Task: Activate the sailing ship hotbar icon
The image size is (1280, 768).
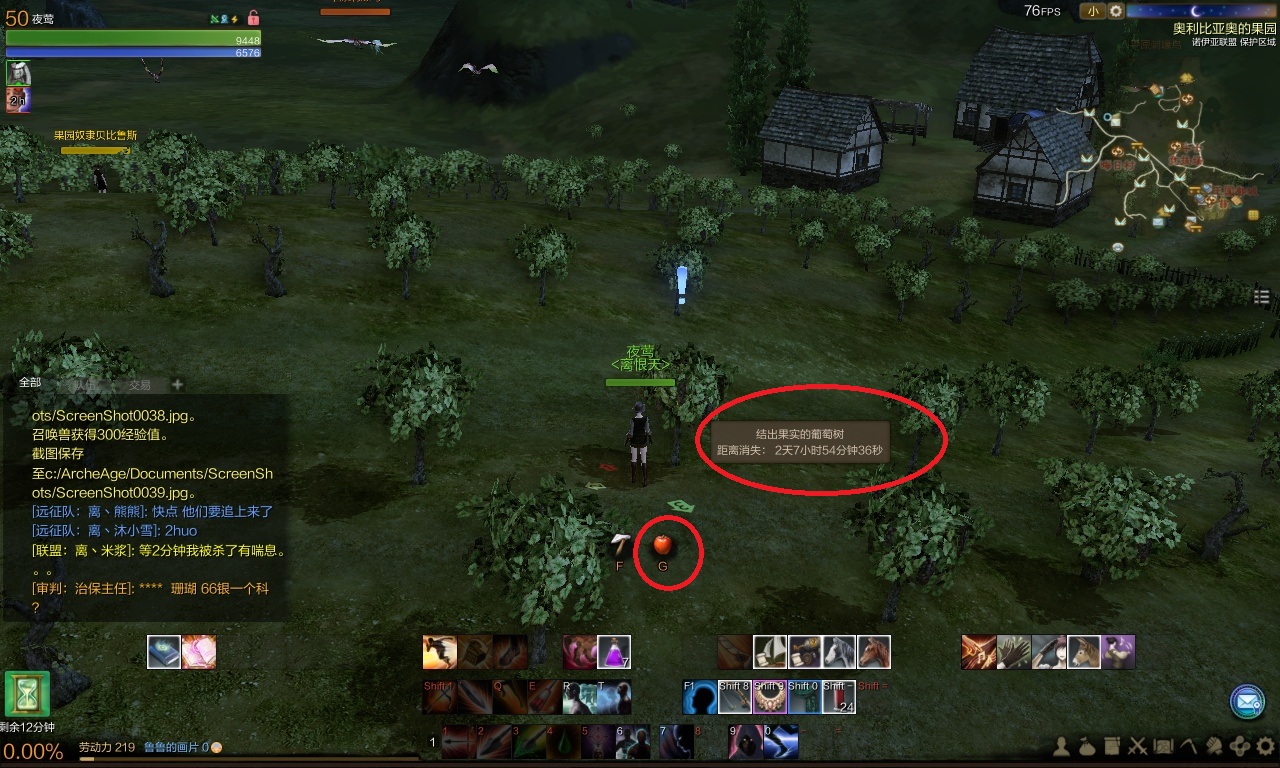Action: pos(770,652)
